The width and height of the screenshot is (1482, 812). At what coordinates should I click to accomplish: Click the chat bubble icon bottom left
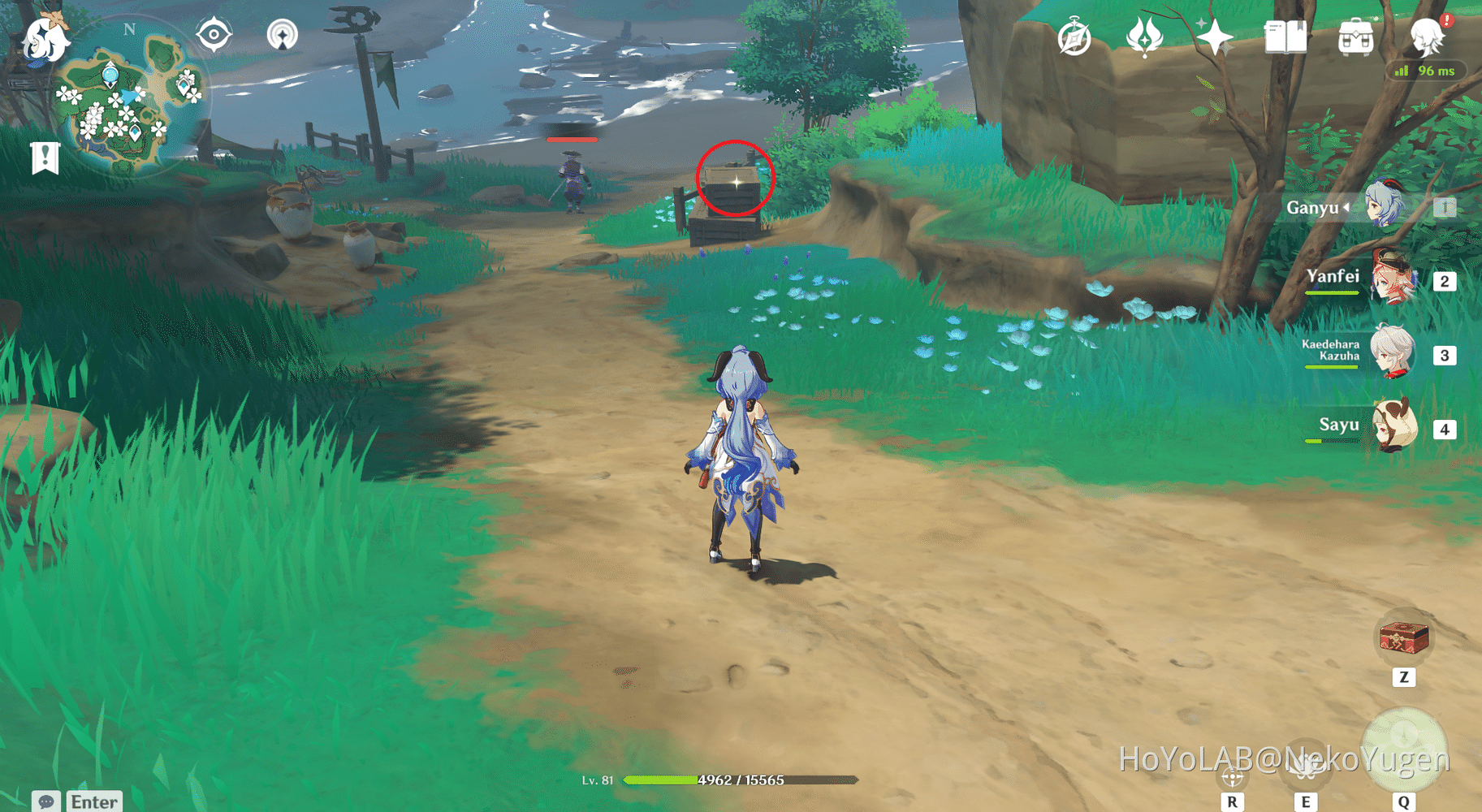(x=46, y=801)
